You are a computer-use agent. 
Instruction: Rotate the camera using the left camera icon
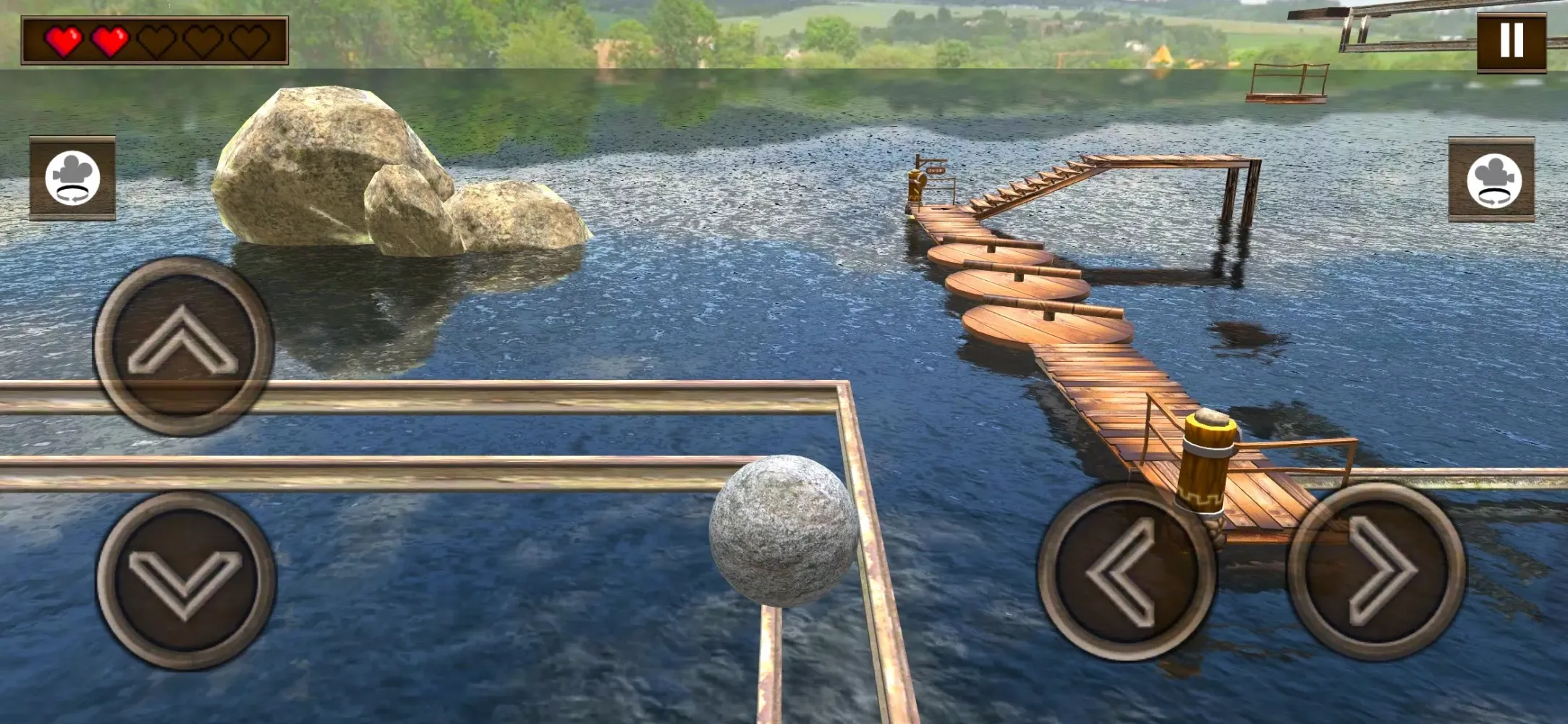tap(72, 178)
